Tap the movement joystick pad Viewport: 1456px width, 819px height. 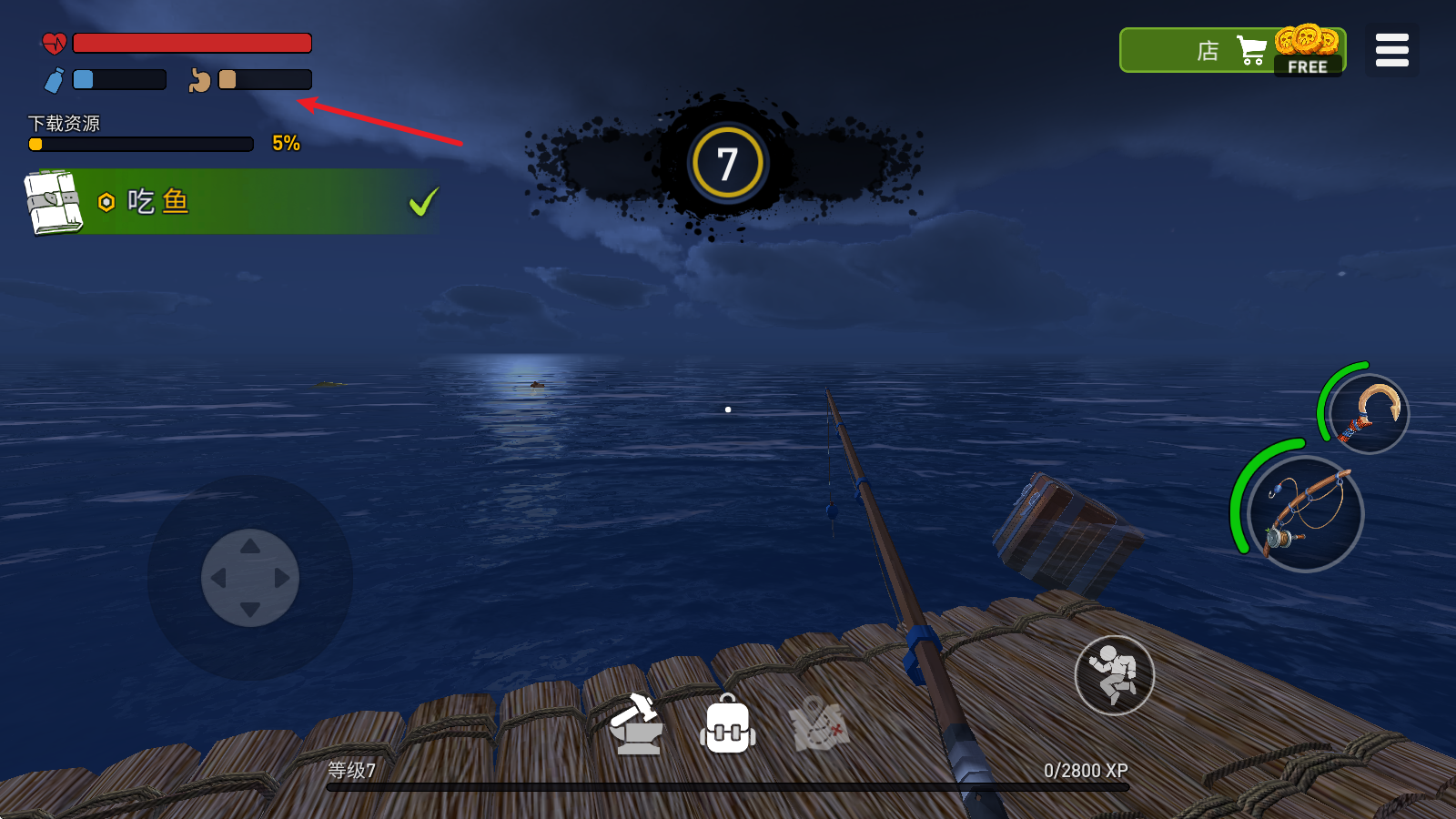[x=250, y=578]
